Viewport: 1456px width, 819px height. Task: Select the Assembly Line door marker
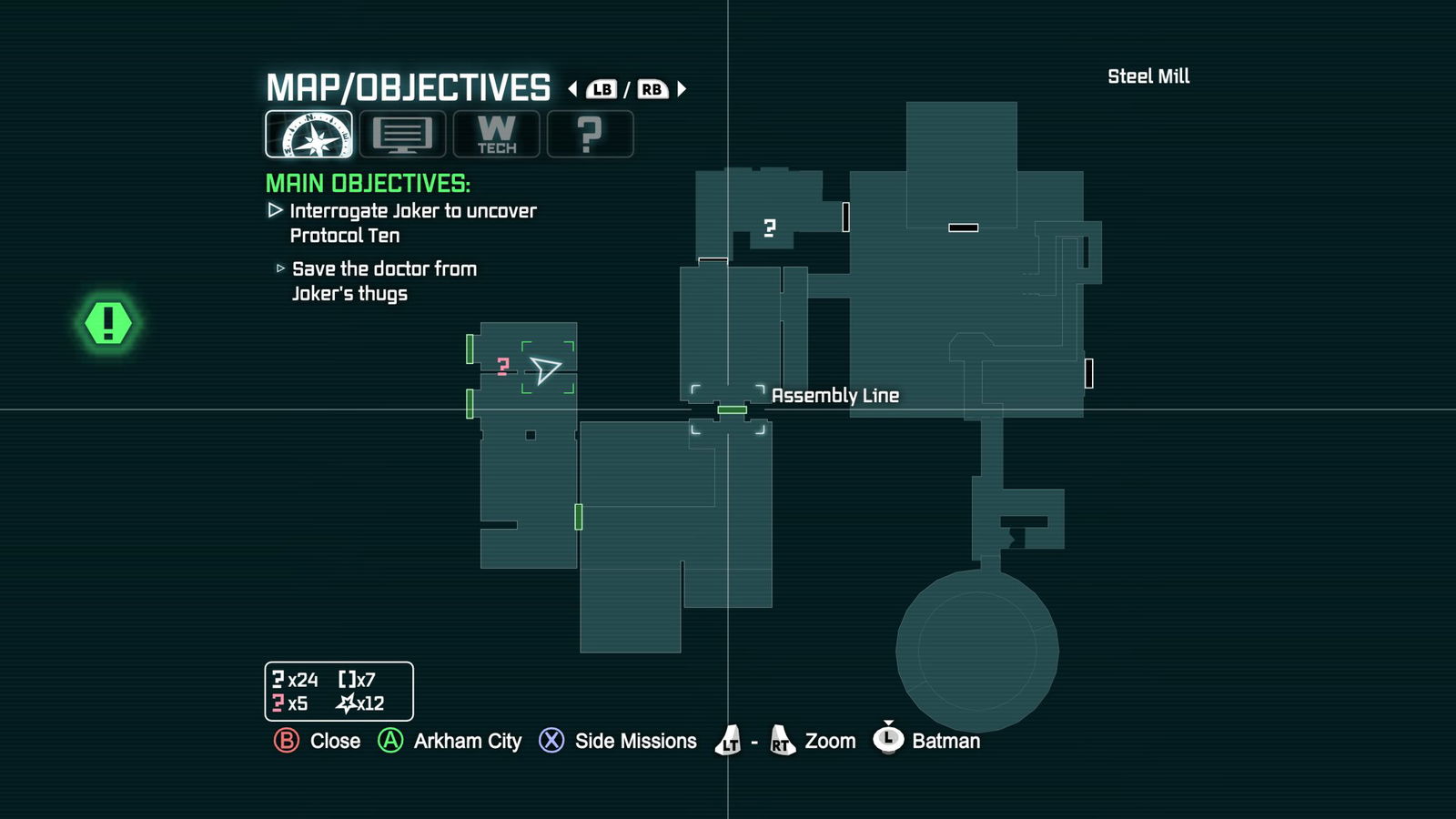pyautogui.click(x=732, y=410)
